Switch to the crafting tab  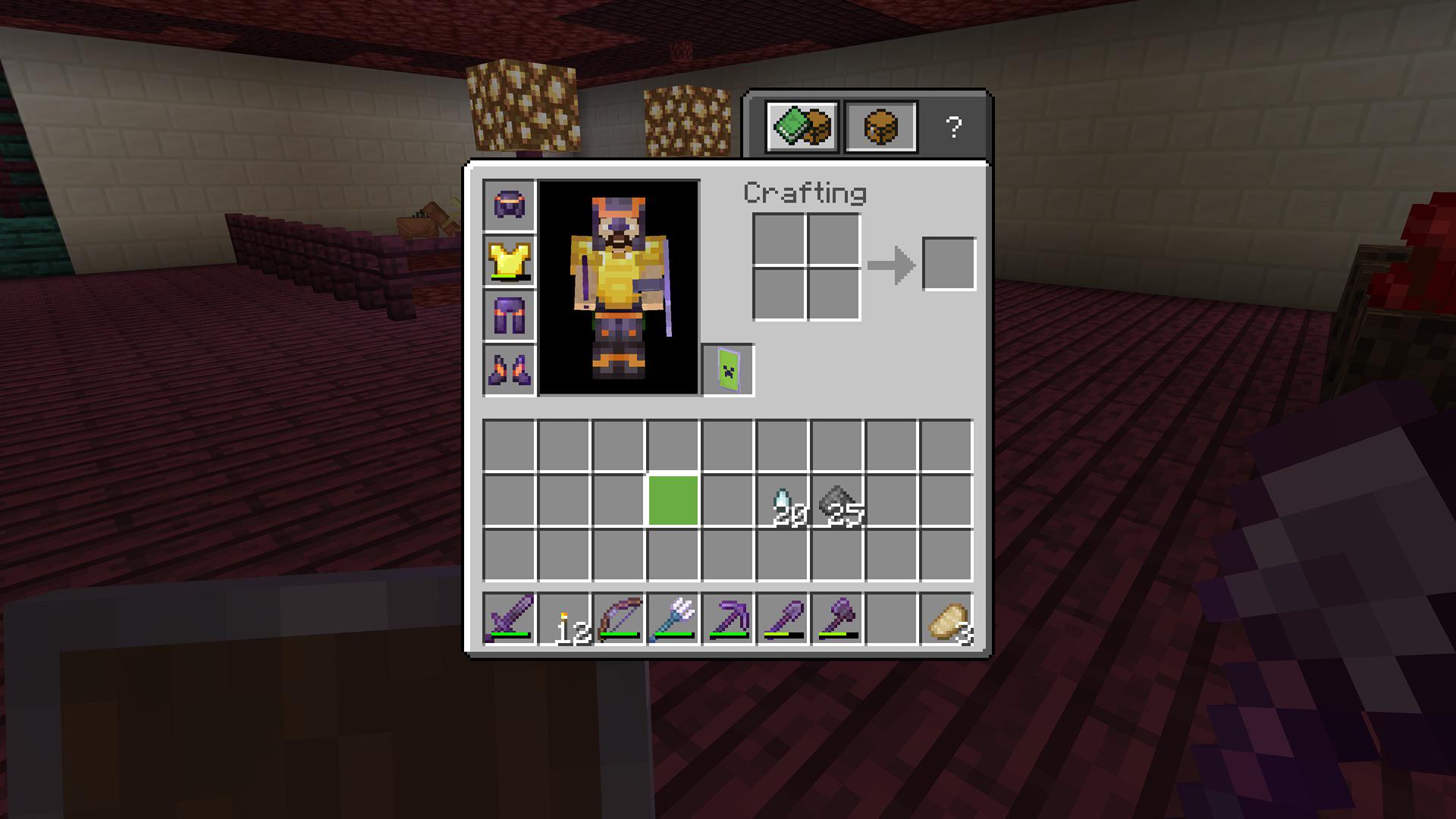pyautogui.click(x=880, y=125)
